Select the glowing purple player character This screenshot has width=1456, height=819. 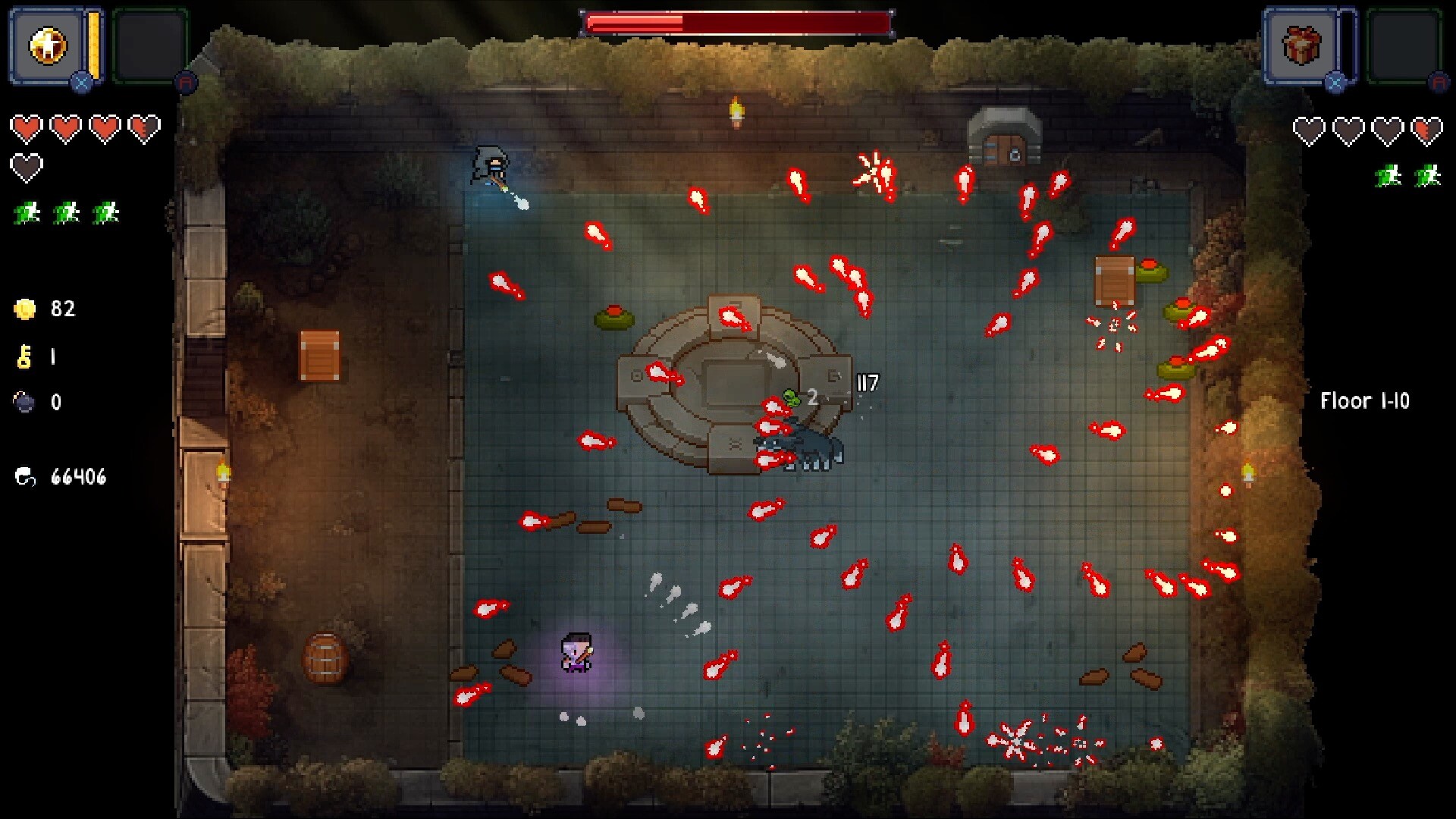pyautogui.click(x=578, y=651)
